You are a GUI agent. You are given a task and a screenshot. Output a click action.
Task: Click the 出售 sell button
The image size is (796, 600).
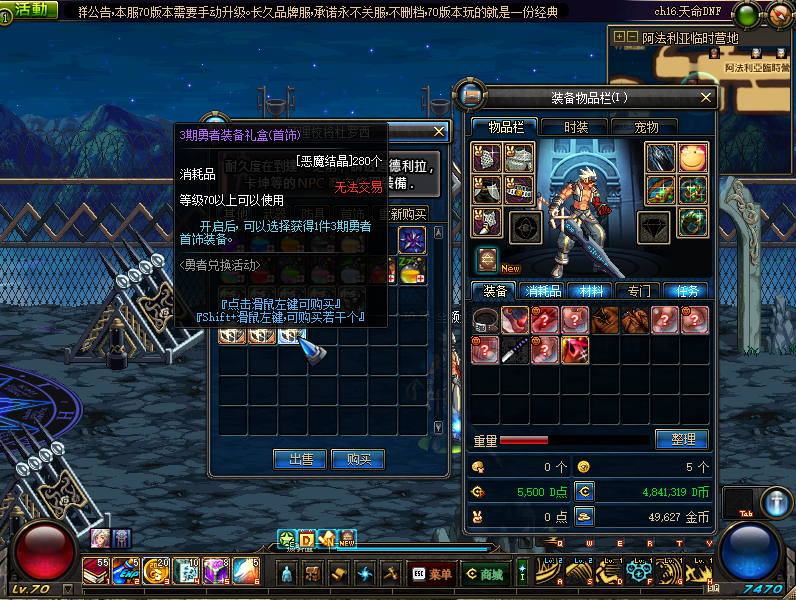coord(300,459)
